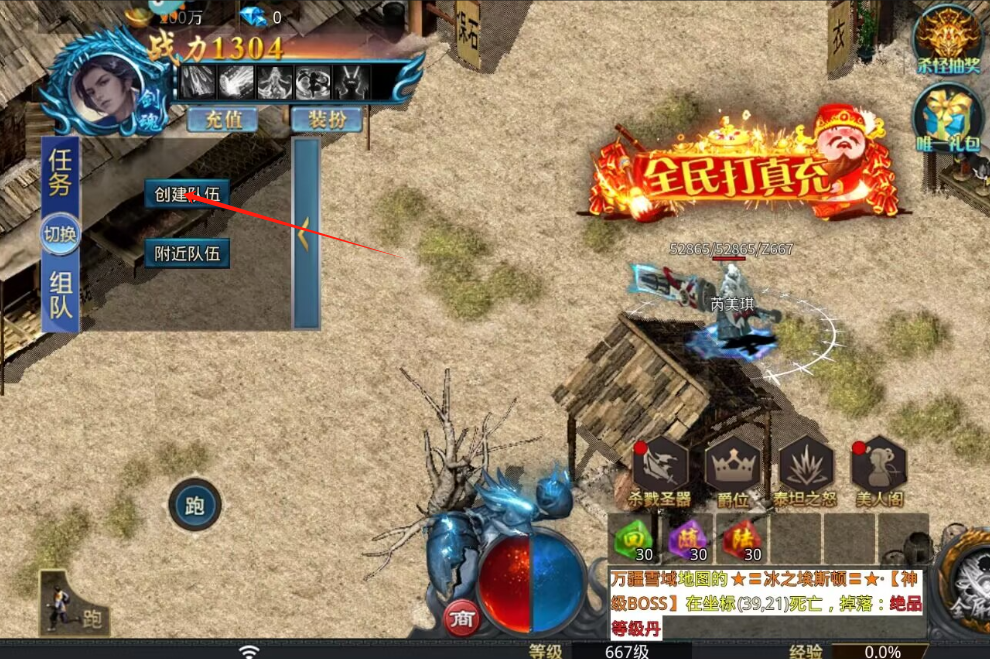Collapse the side panel with the arrow bar

coord(306,233)
